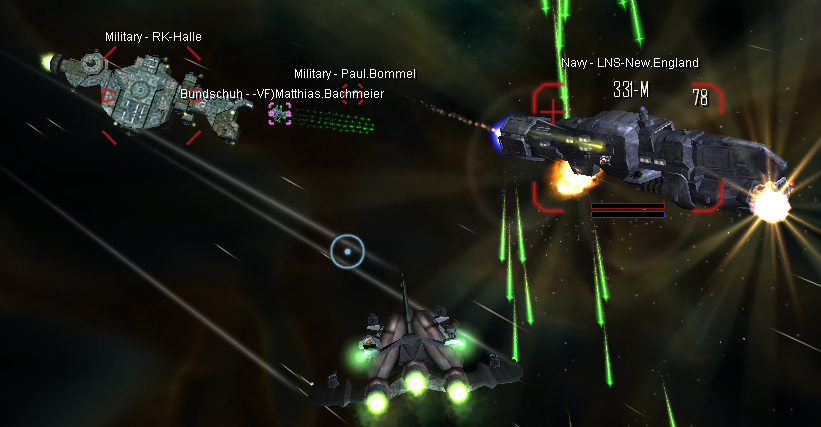Select the Navy LNS-New.England target bracket
This screenshot has width=821, height=427.
tap(628, 148)
